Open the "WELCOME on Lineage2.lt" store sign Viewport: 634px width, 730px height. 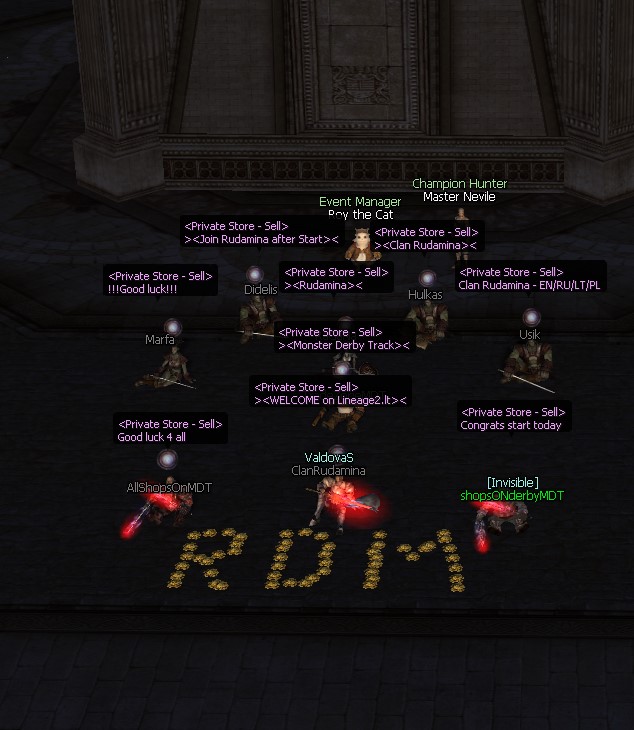tap(331, 393)
